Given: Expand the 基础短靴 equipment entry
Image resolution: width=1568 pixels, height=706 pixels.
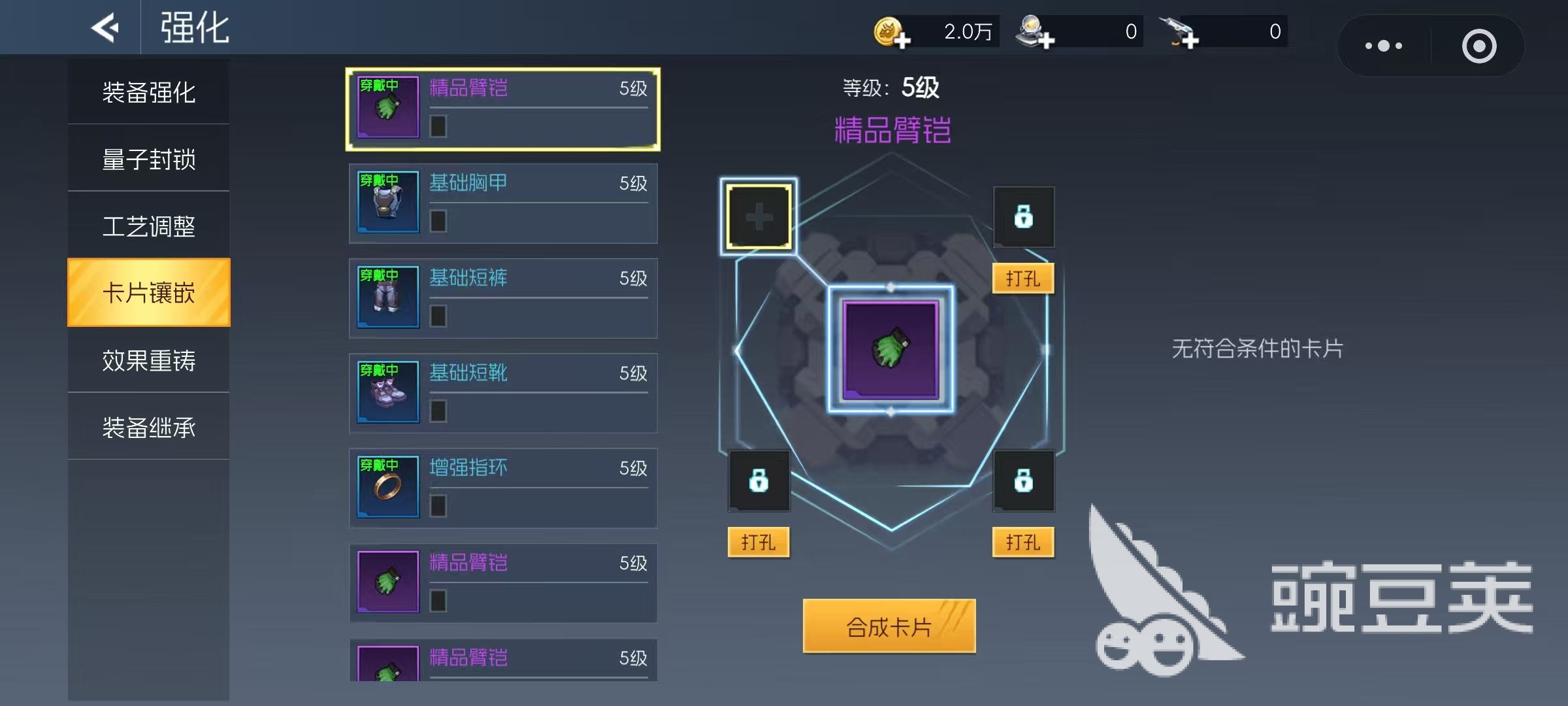Looking at the screenshot, I should pos(503,393).
